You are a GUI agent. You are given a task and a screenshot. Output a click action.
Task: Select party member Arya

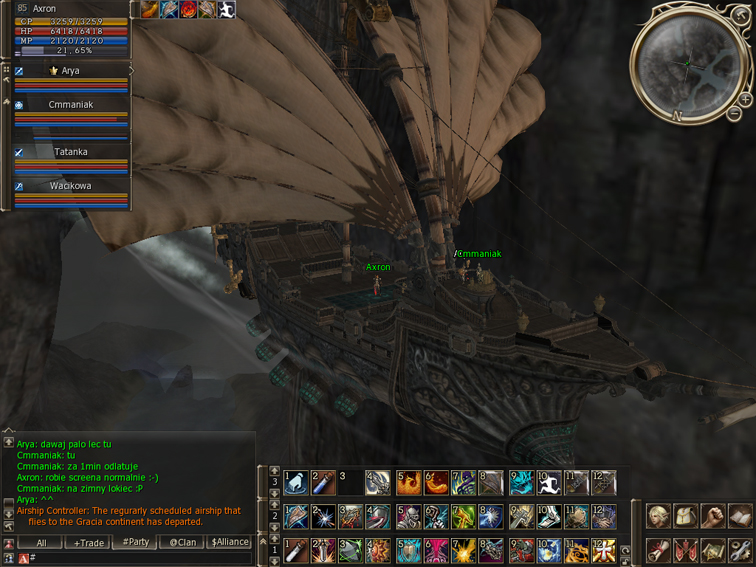click(70, 71)
